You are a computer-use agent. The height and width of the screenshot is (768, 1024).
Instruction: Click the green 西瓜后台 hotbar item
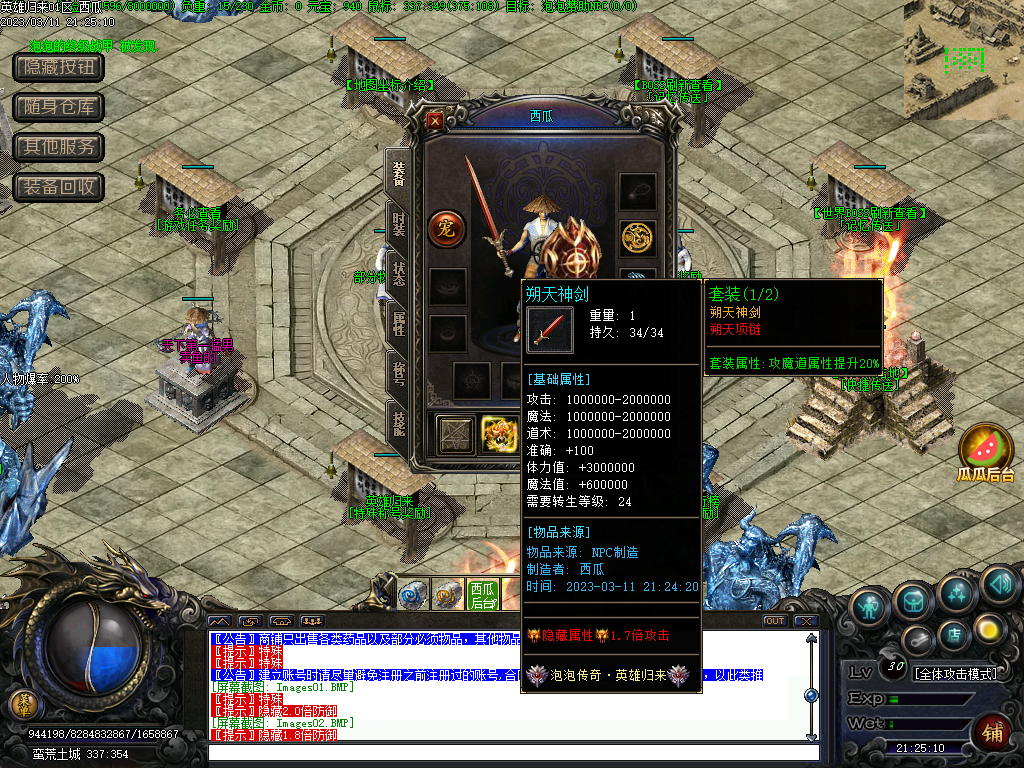coord(483,595)
